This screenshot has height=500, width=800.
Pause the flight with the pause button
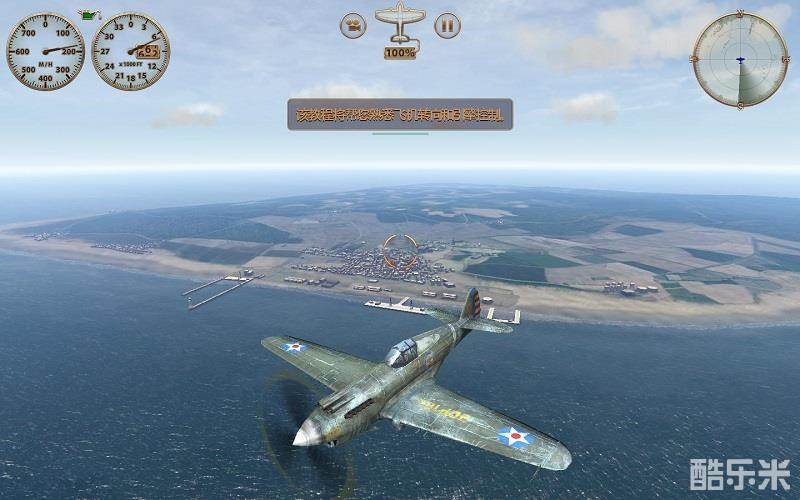point(448,25)
